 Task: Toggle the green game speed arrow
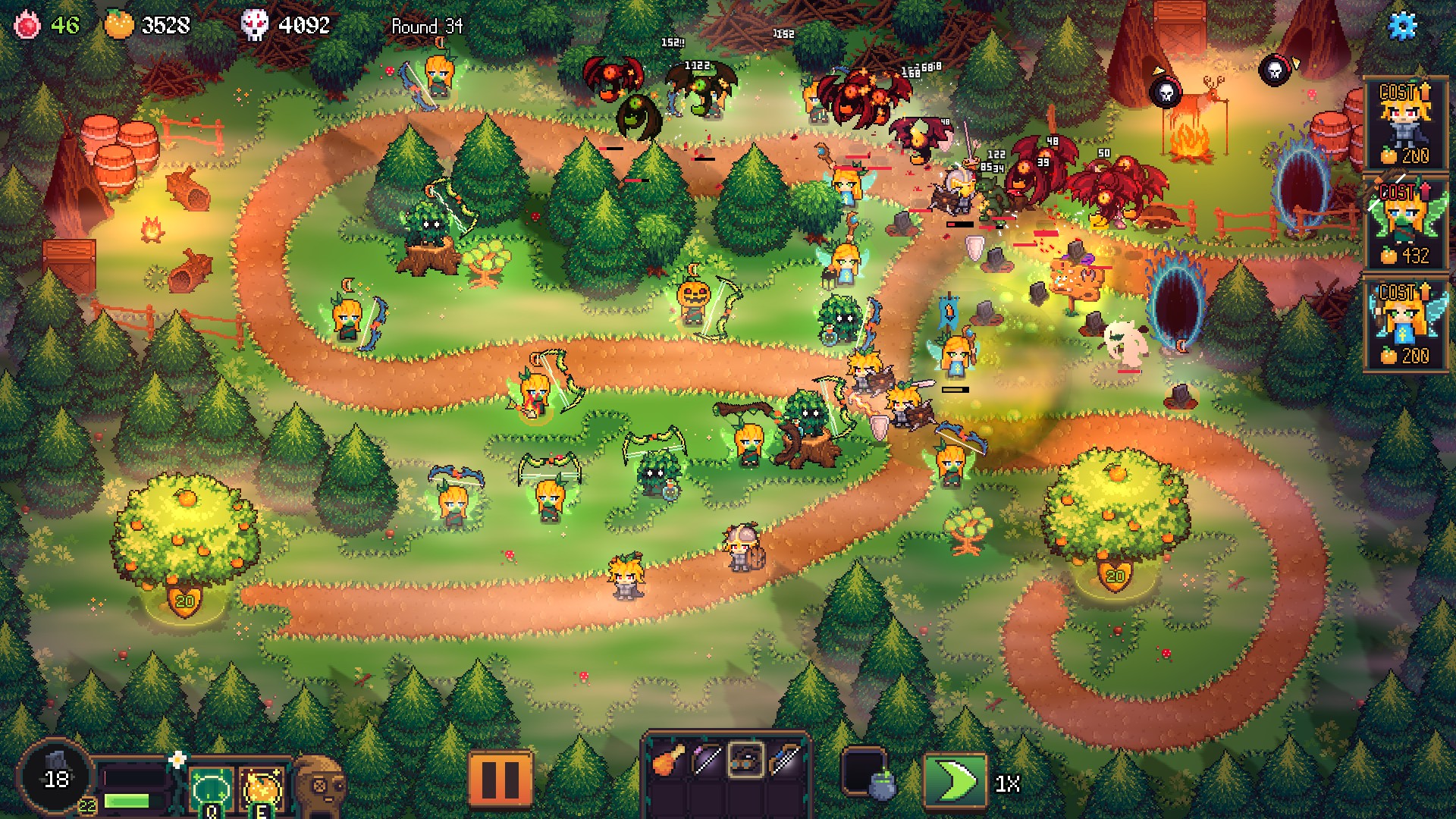955,780
